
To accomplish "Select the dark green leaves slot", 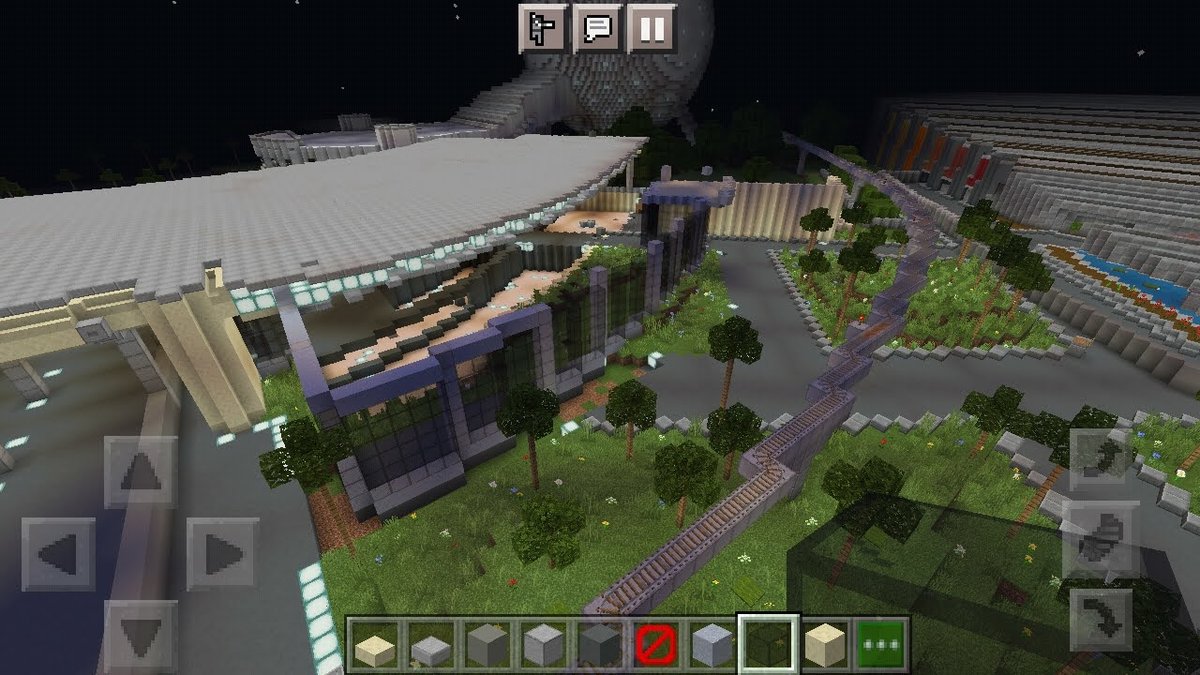I will [768, 643].
